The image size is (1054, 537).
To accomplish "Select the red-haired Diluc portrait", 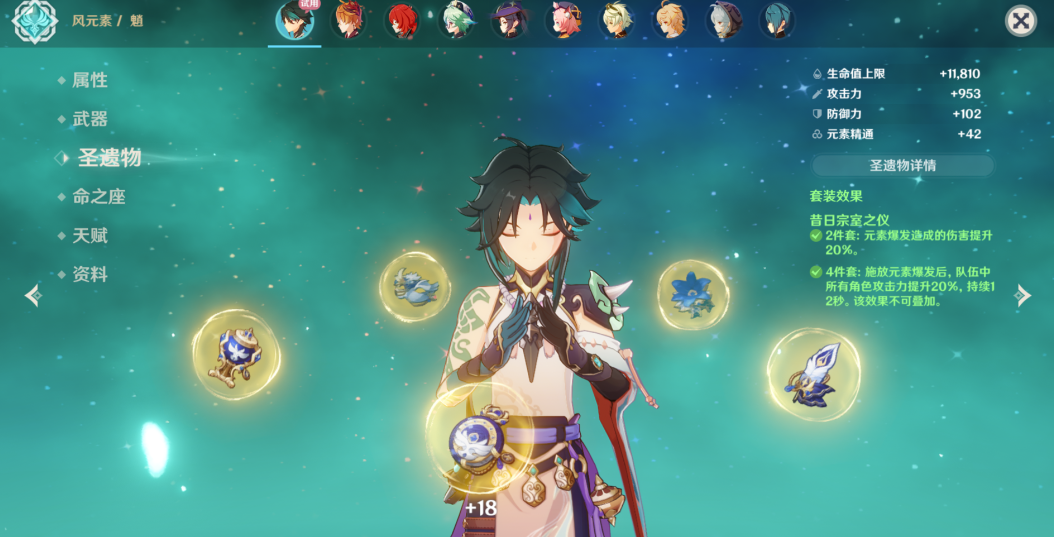I will pyautogui.click(x=402, y=21).
